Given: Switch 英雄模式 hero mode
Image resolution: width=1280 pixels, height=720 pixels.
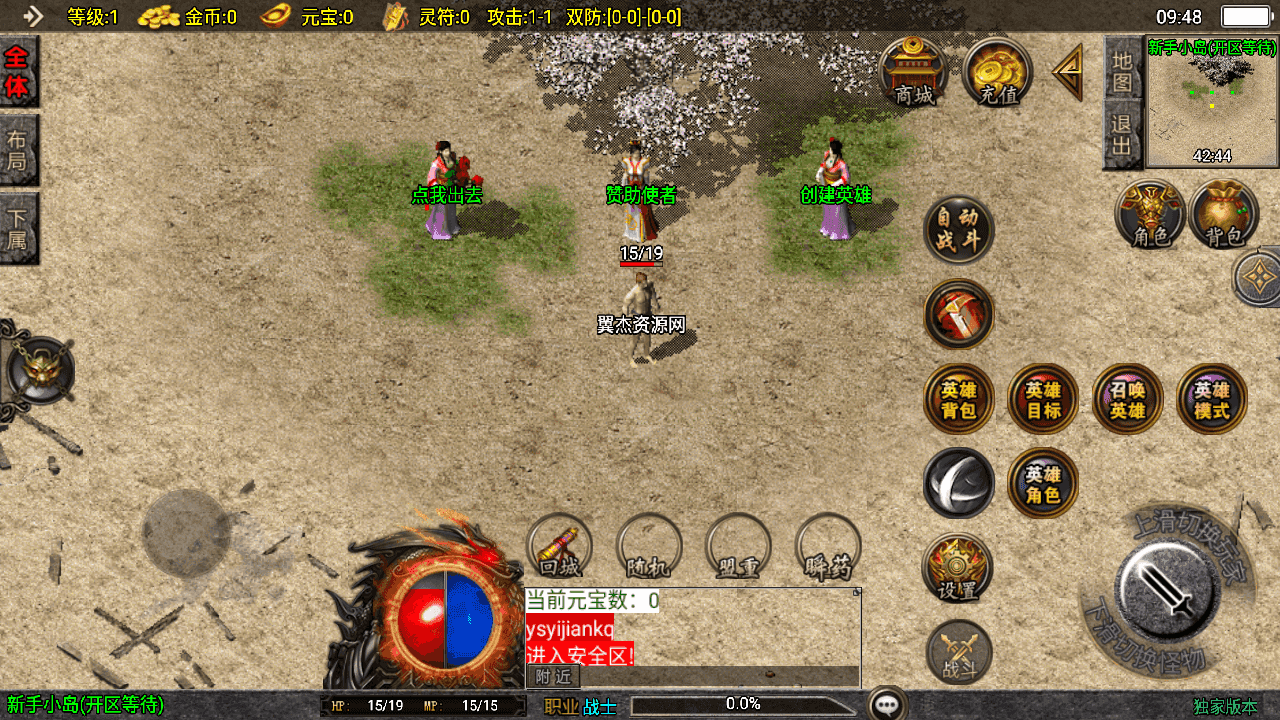Looking at the screenshot, I should click(x=1212, y=399).
